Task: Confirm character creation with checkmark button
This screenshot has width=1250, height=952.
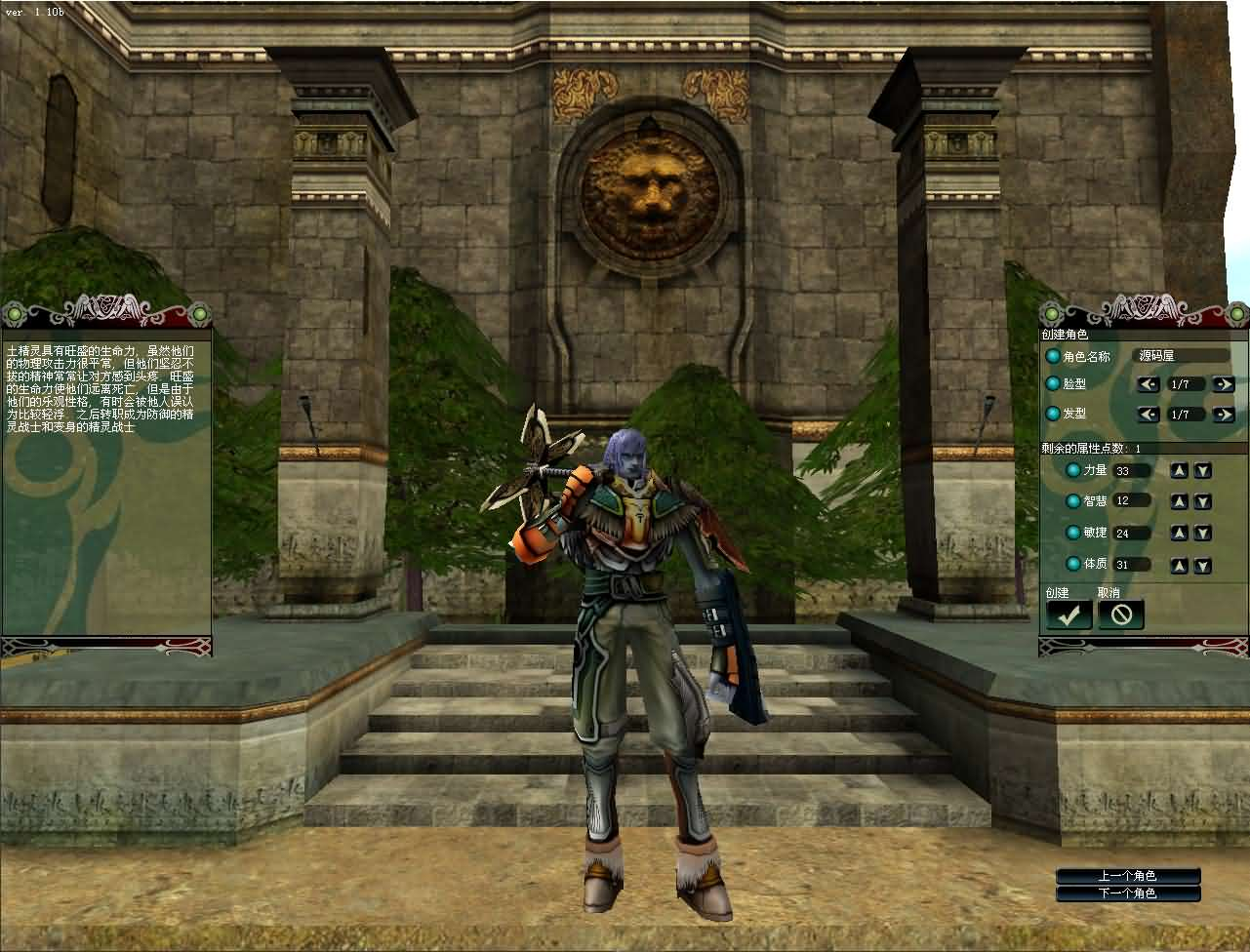Action: tap(1069, 615)
